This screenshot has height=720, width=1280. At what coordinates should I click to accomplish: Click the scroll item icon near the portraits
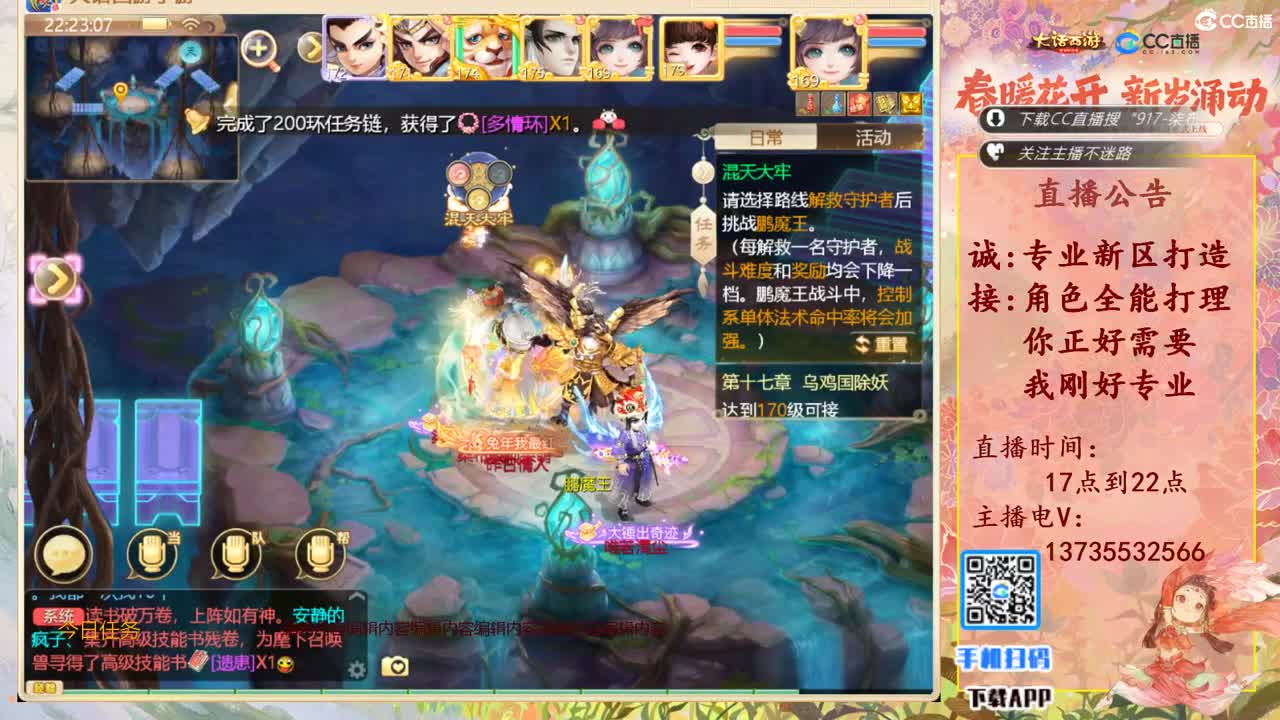tap(885, 104)
